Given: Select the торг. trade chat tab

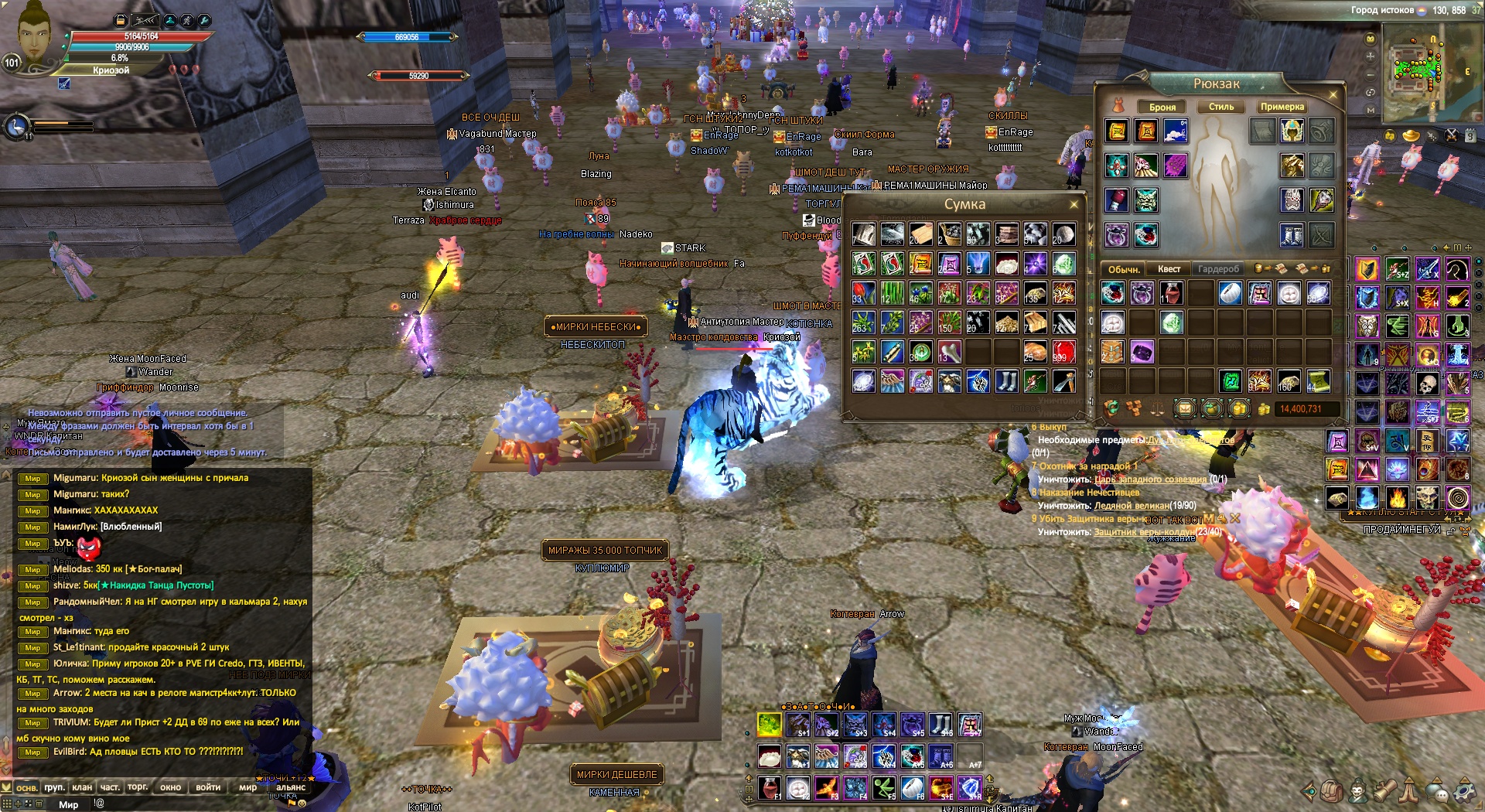Looking at the screenshot, I should (x=138, y=787).
